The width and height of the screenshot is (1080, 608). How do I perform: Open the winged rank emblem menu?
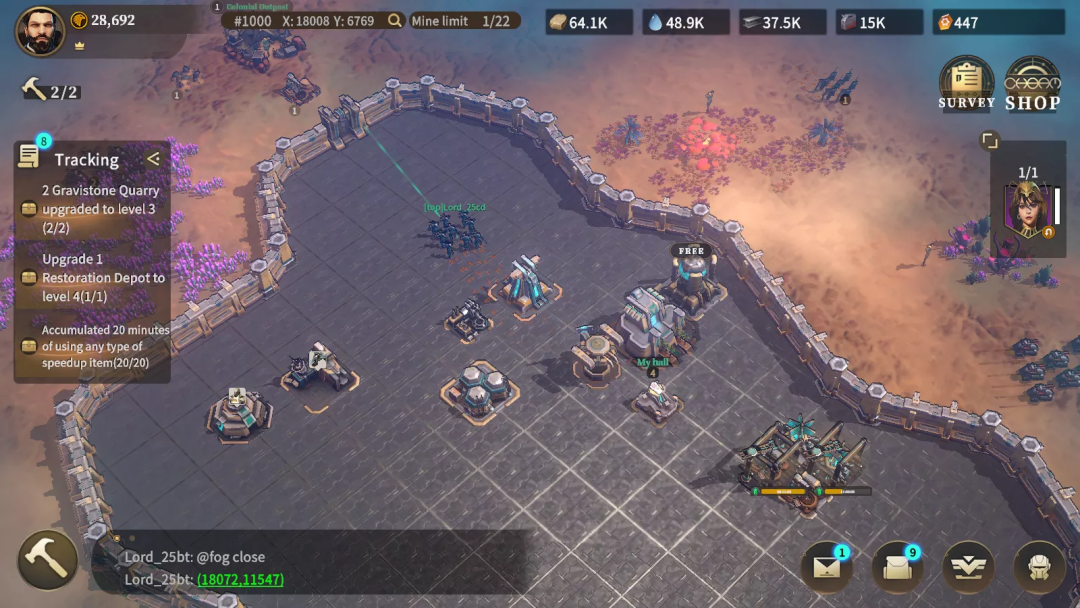968,567
